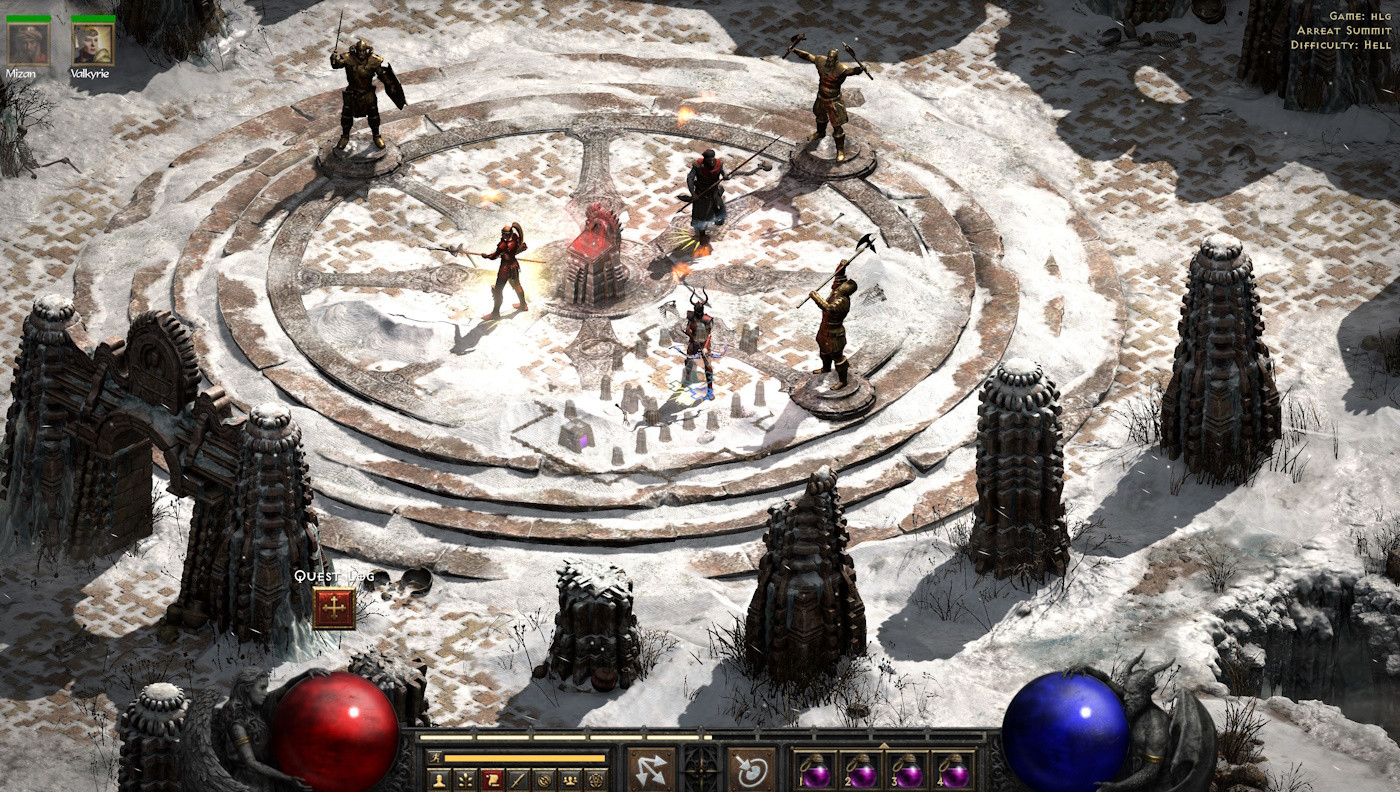The width and height of the screenshot is (1400, 792).
Task: Expand the potion belt arrow
Action: (884, 745)
